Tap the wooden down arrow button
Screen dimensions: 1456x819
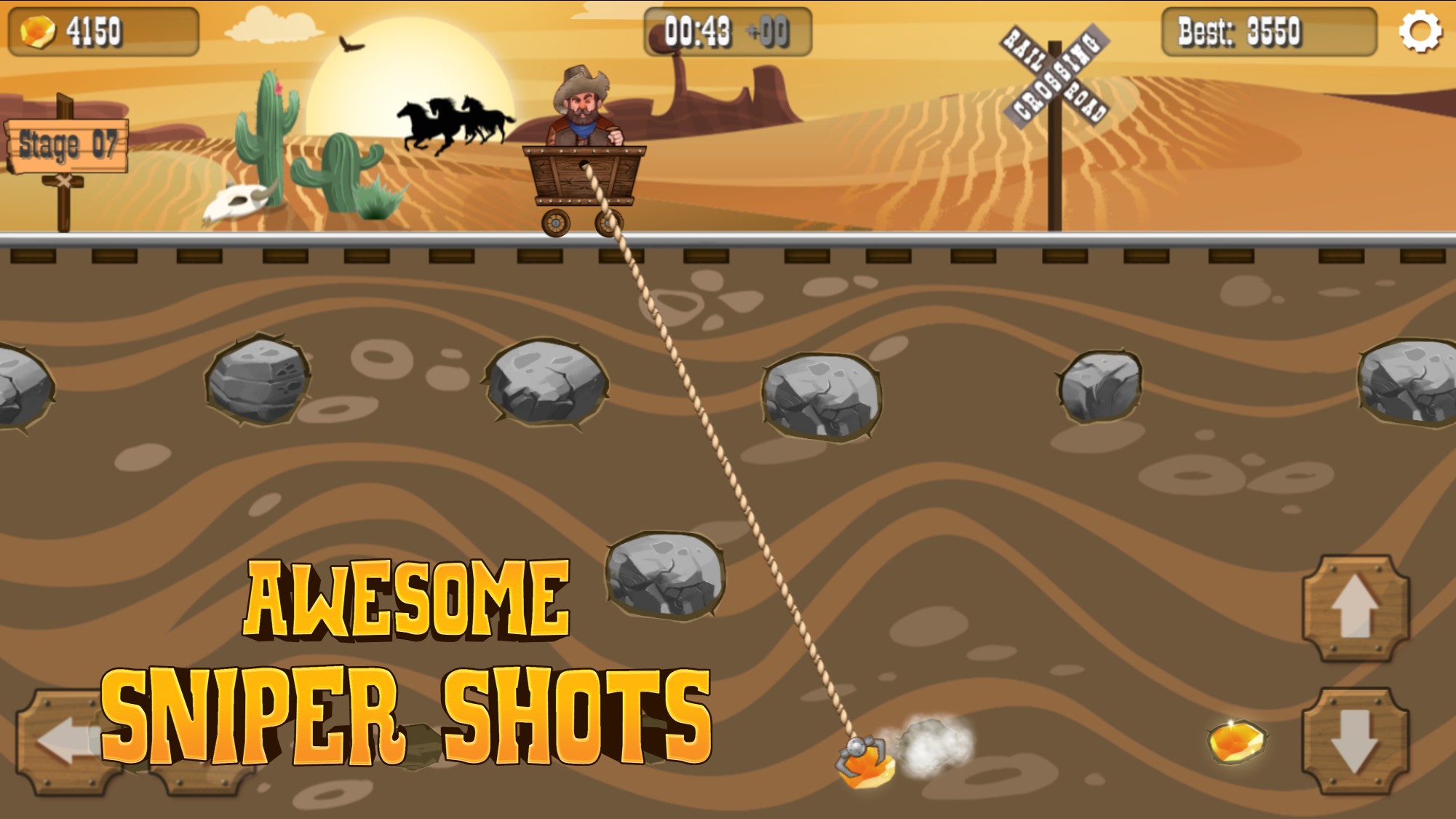coord(1355,741)
